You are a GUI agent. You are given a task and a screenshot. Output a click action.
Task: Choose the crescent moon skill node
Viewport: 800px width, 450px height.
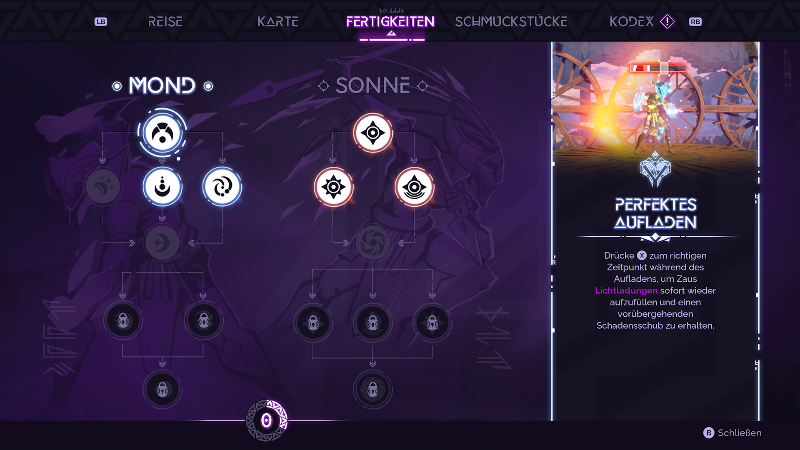[x=161, y=185]
